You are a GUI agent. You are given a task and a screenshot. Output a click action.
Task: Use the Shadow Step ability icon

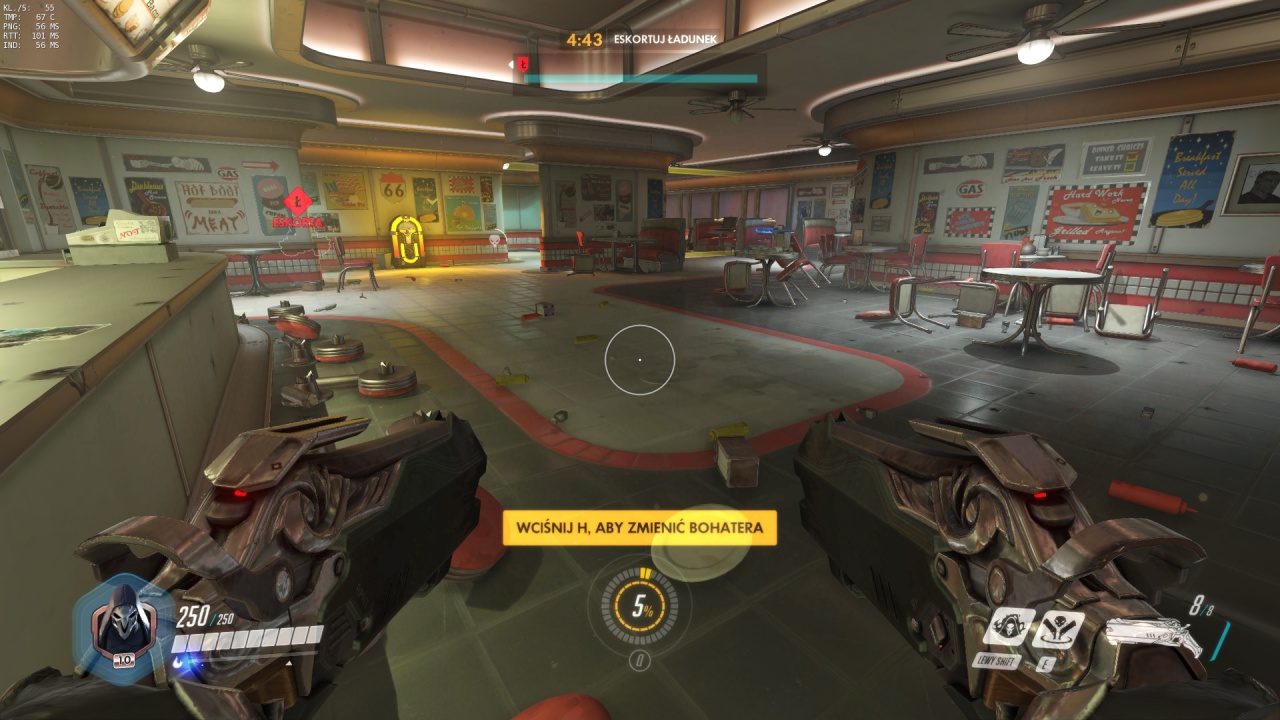coord(1058,628)
